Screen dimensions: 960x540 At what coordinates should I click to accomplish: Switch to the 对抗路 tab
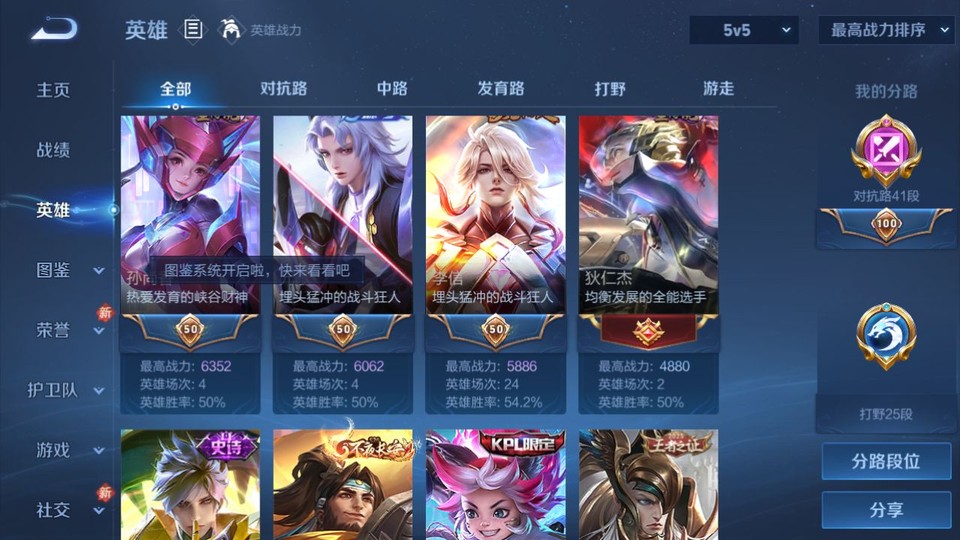tap(283, 88)
